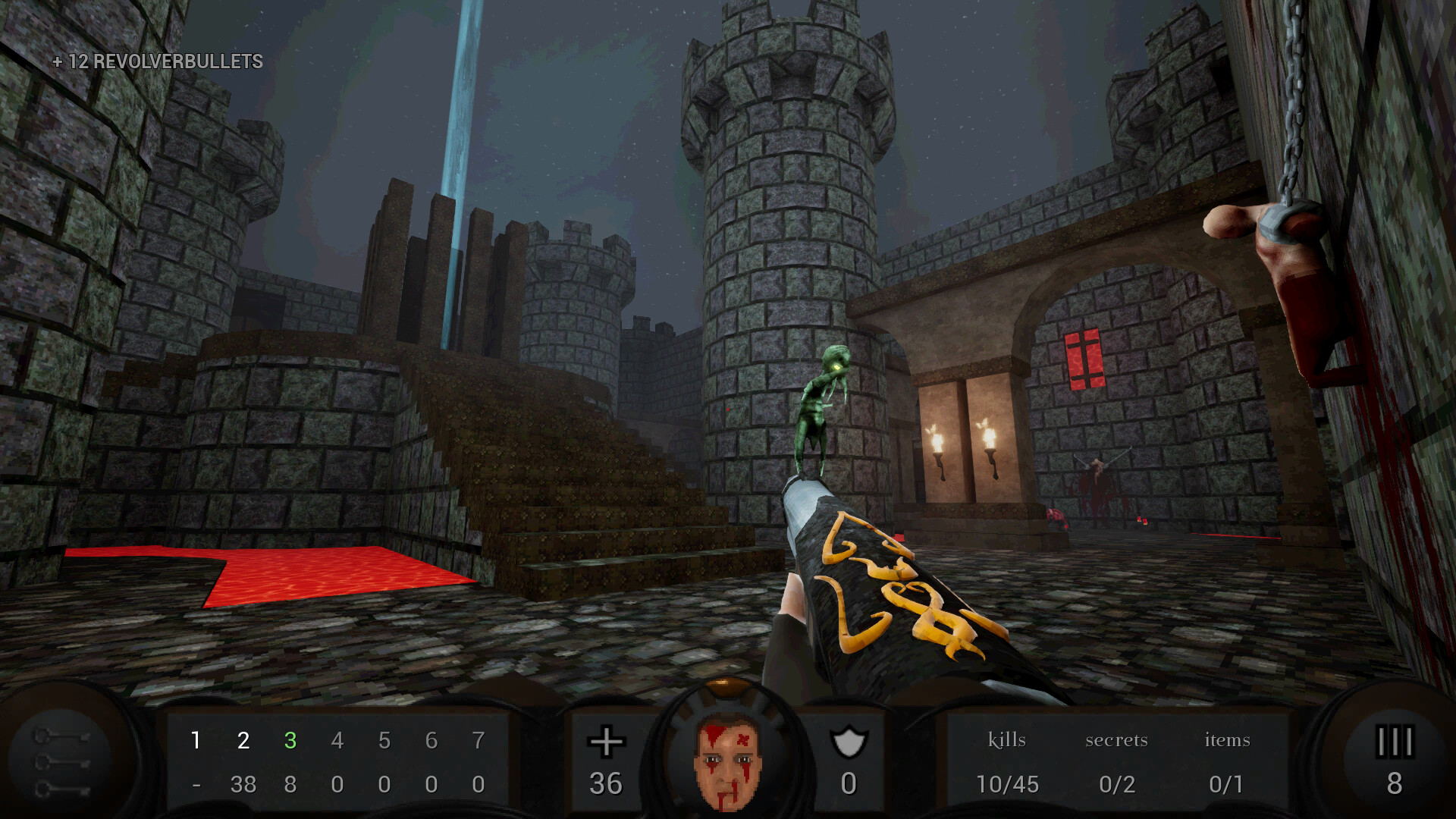The height and width of the screenshot is (819, 1456).
Task: Click the left torch beside the archway
Action: tap(938, 444)
